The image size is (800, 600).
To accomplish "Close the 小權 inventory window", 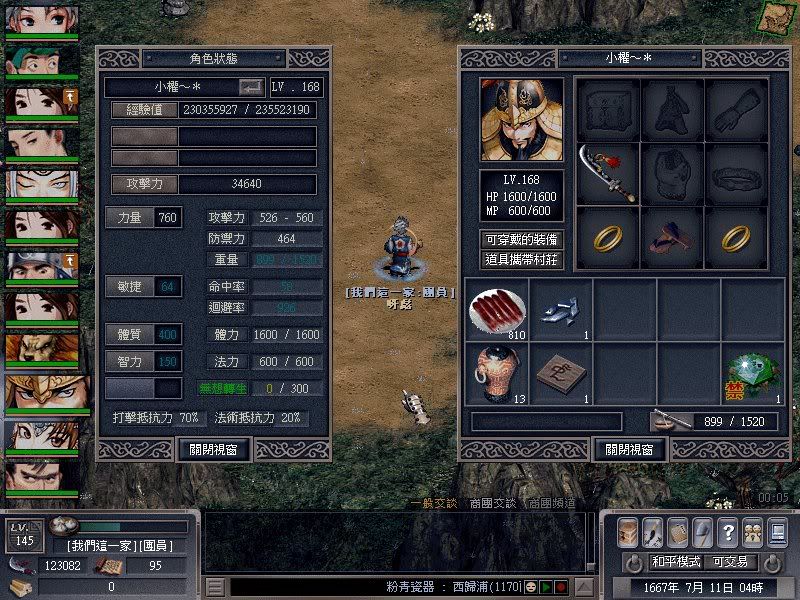I will pyautogui.click(x=630, y=449).
